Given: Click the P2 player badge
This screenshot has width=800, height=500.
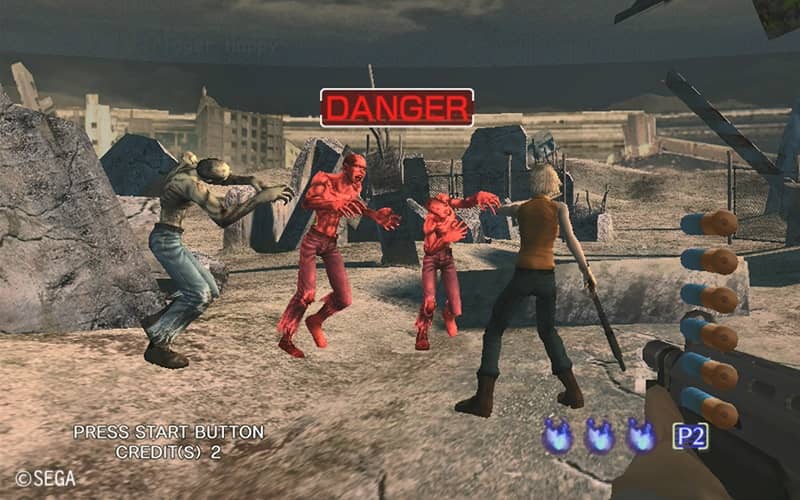Looking at the screenshot, I should click(690, 436).
